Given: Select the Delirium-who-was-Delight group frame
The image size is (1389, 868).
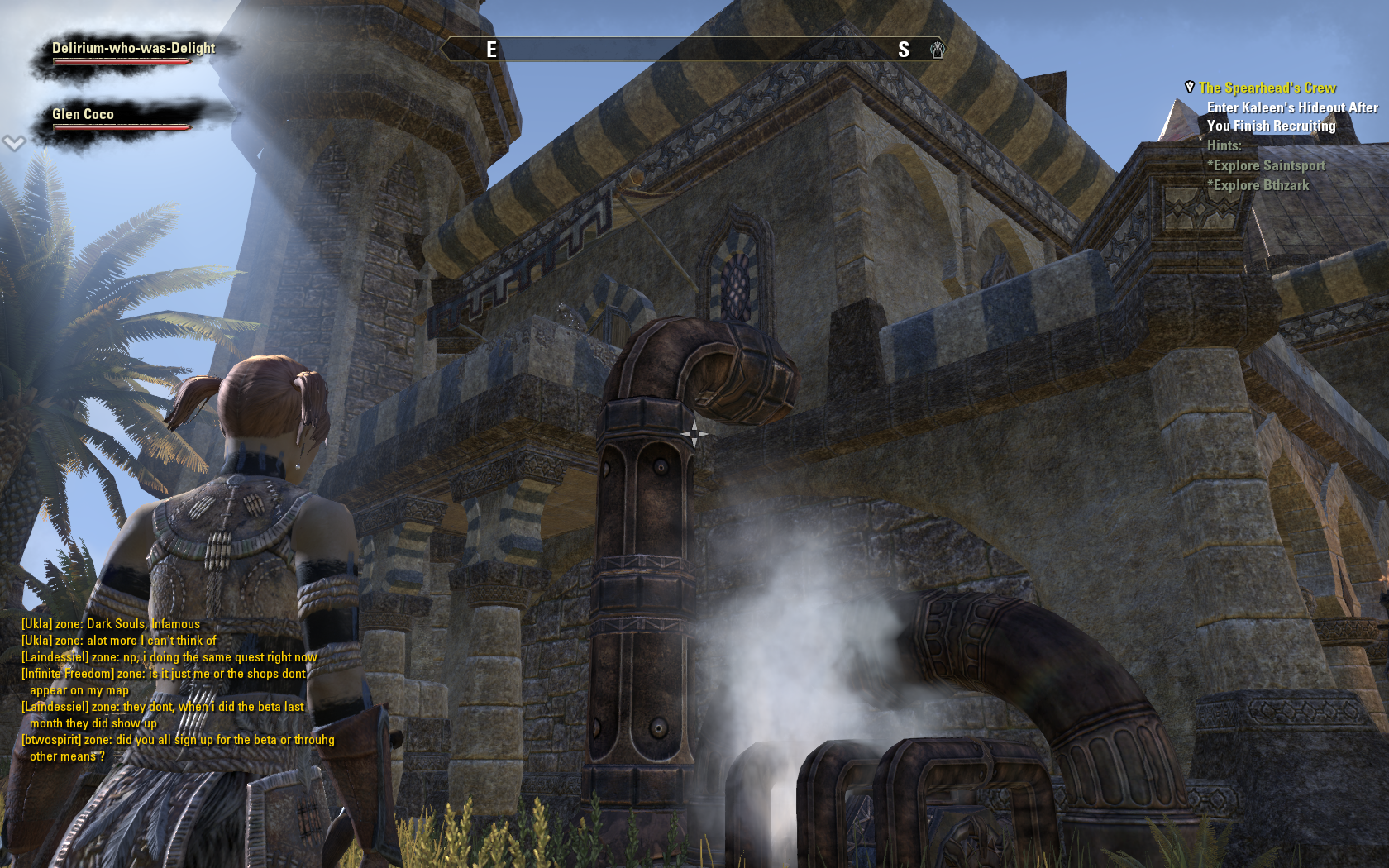Looking at the screenshot, I should pos(132,50).
